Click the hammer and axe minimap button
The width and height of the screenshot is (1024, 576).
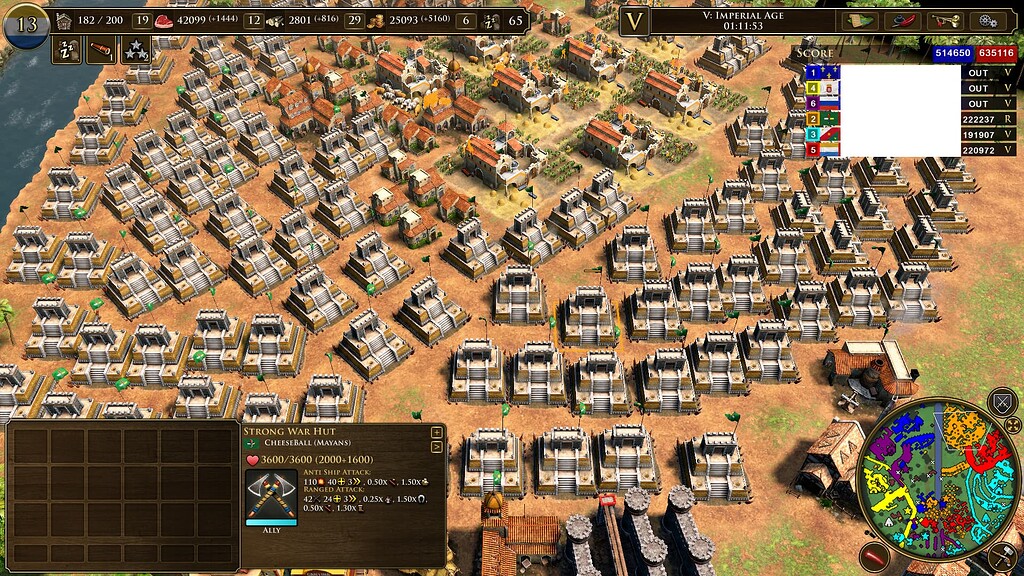pos(1002,553)
